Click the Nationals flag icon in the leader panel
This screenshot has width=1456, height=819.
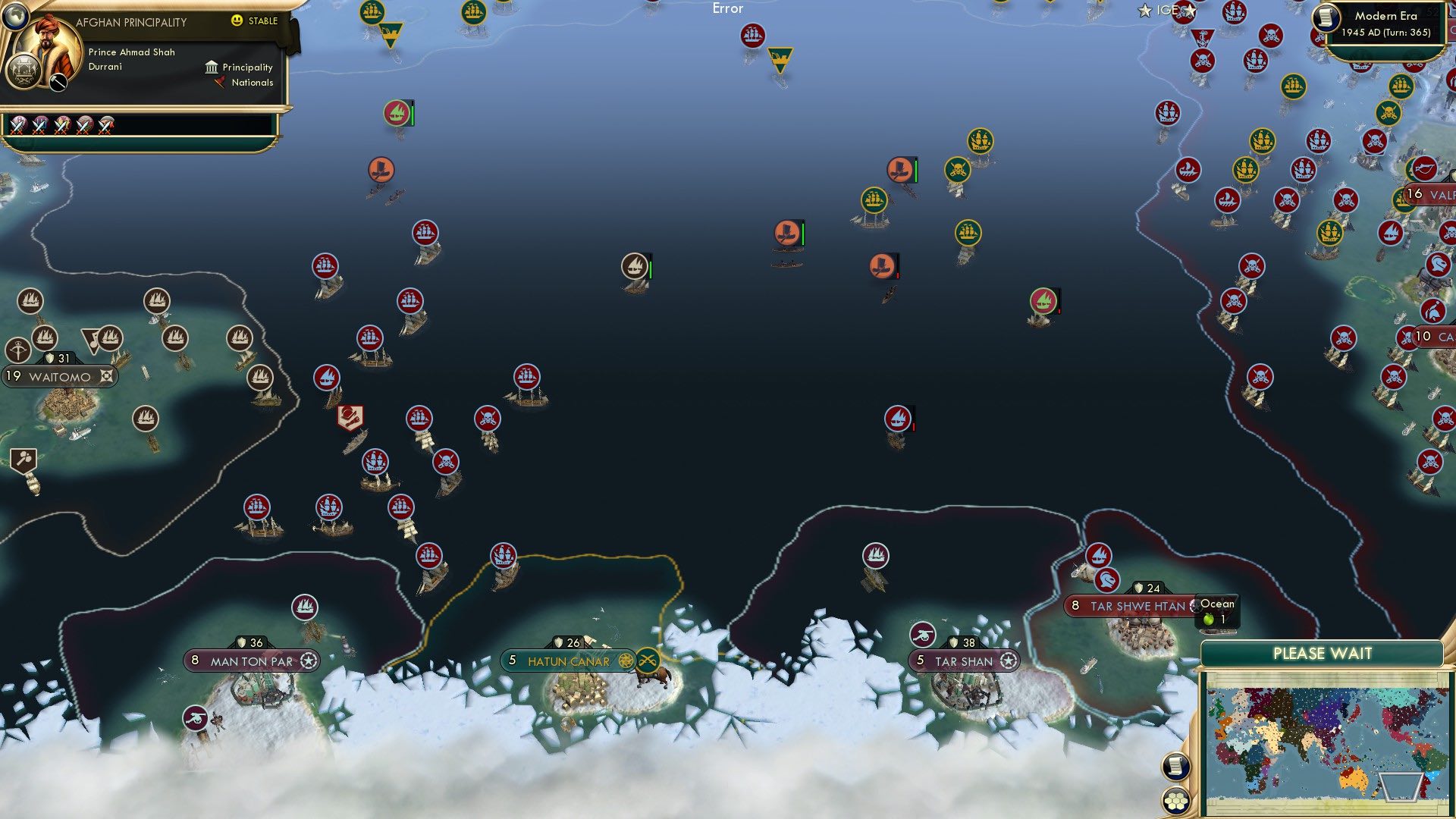point(220,83)
